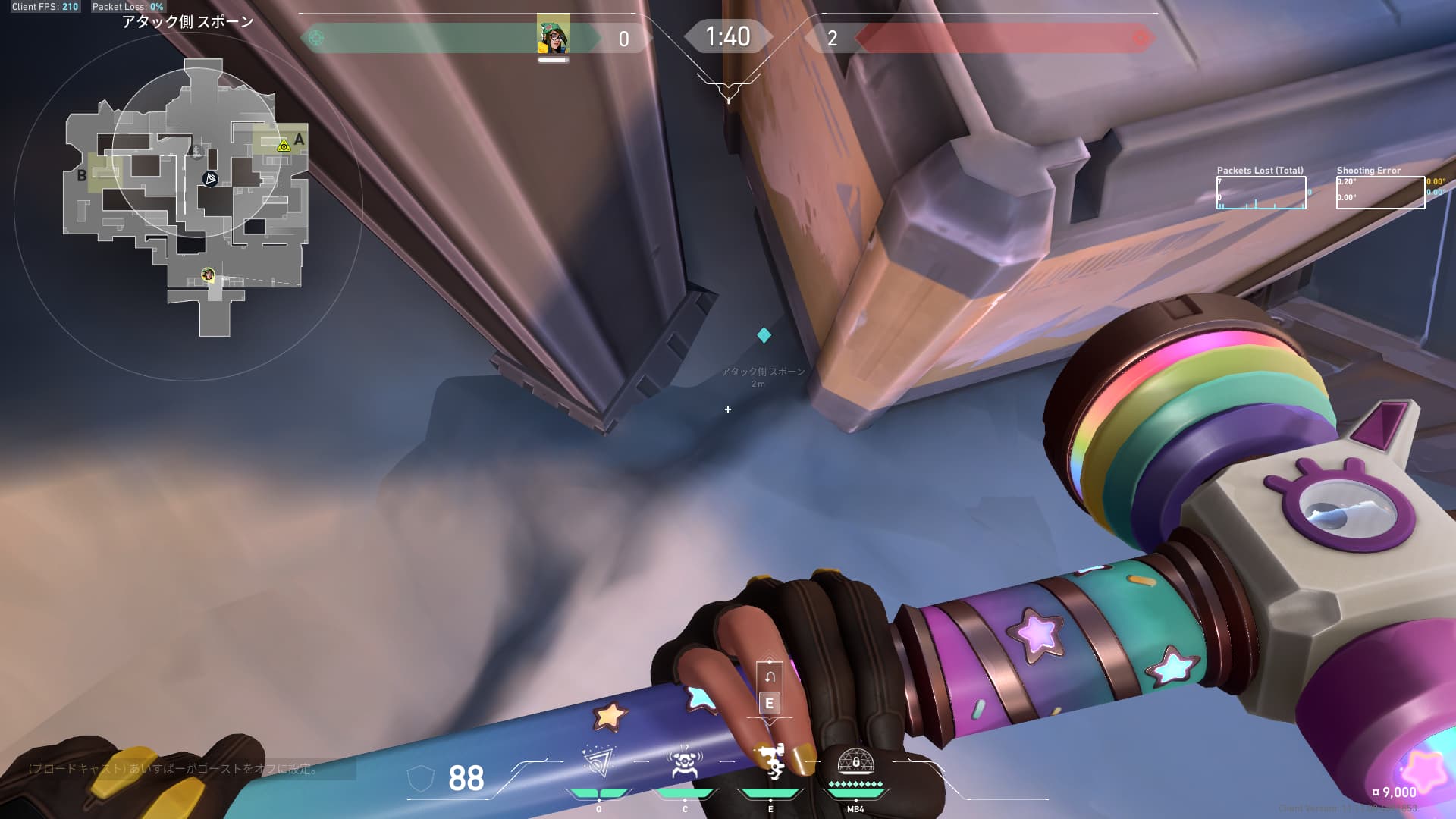Select the yellow spike marker on minimap
1456x819 pixels.
(284, 145)
